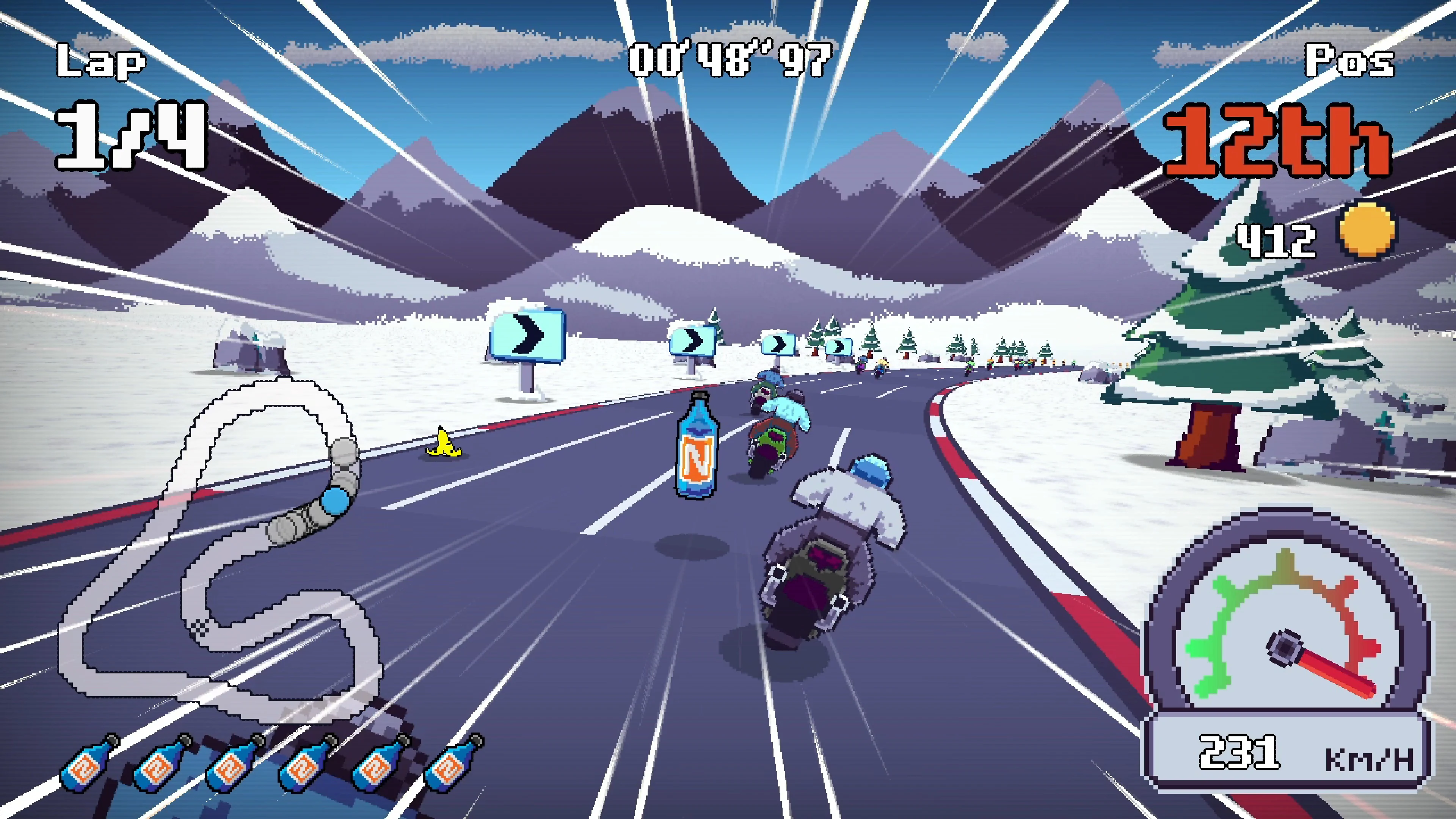Click the race timer showing 00'48'97
Image resolution: width=1456 pixels, height=819 pixels.
point(729,60)
